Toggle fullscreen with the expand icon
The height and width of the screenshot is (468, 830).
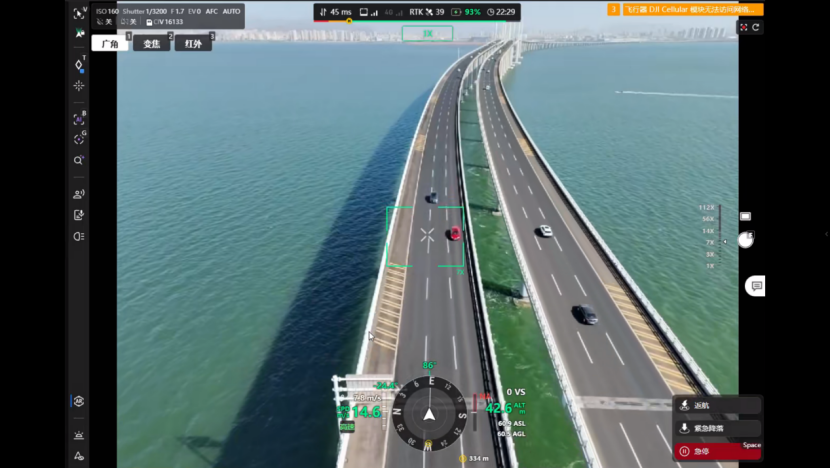(743, 28)
